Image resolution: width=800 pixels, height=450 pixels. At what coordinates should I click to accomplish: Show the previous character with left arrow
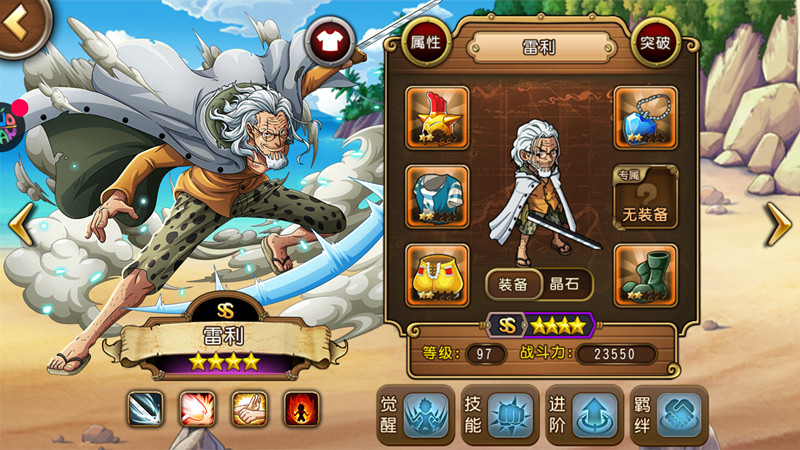pyautogui.click(x=19, y=224)
